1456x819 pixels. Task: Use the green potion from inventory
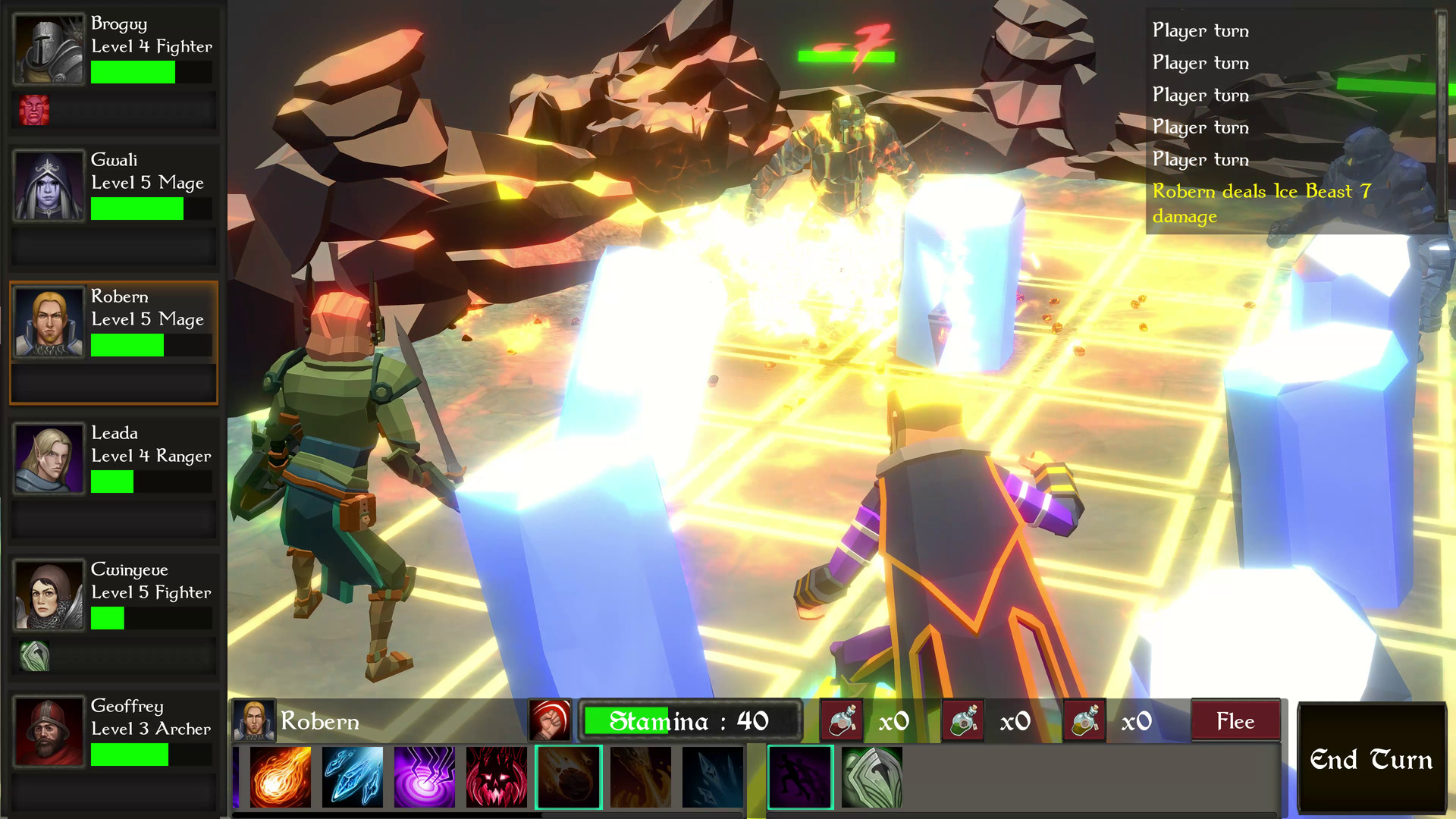click(x=962, y=720)
